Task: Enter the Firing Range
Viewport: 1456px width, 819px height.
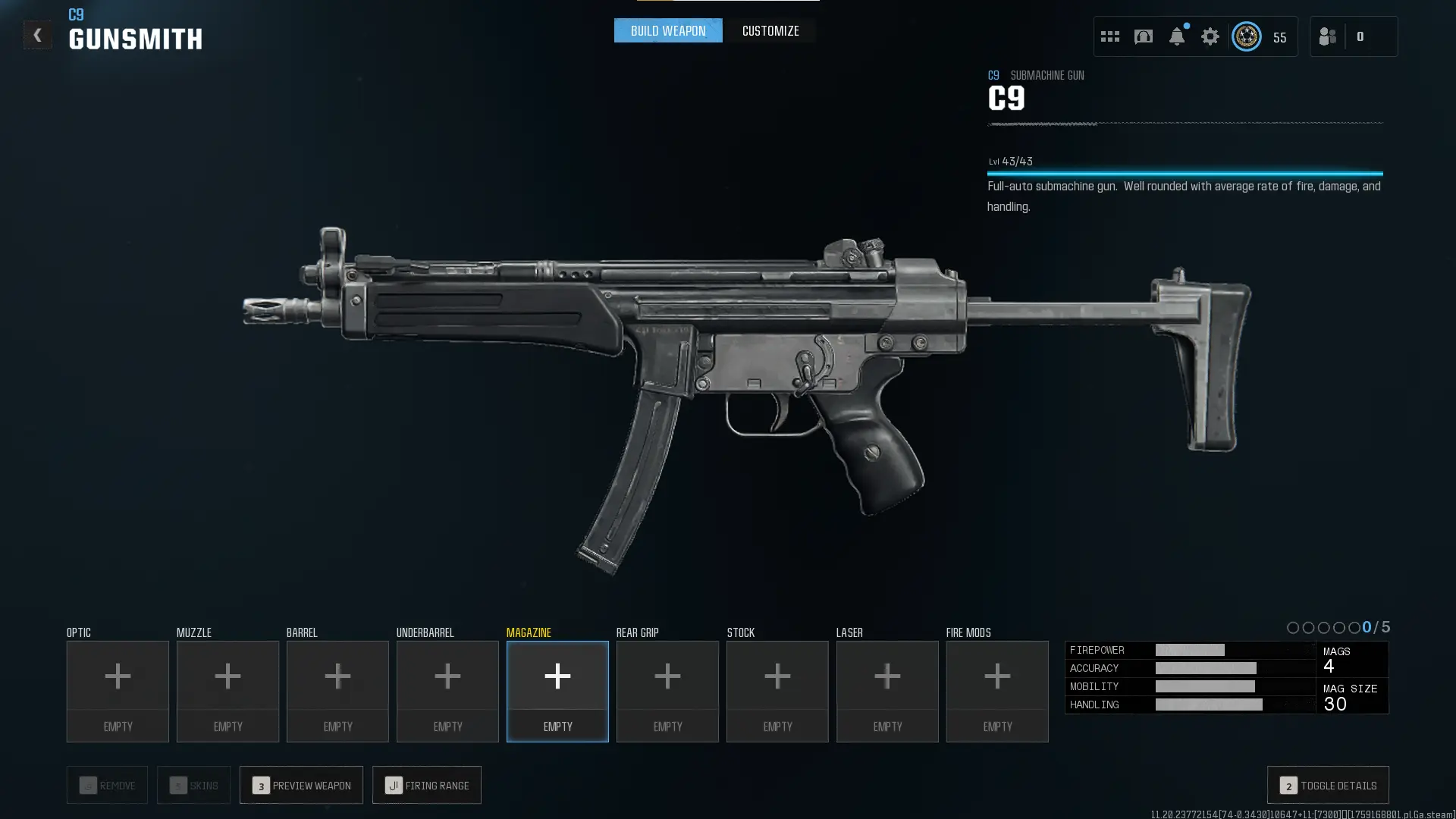Action: tap(427, 785)
